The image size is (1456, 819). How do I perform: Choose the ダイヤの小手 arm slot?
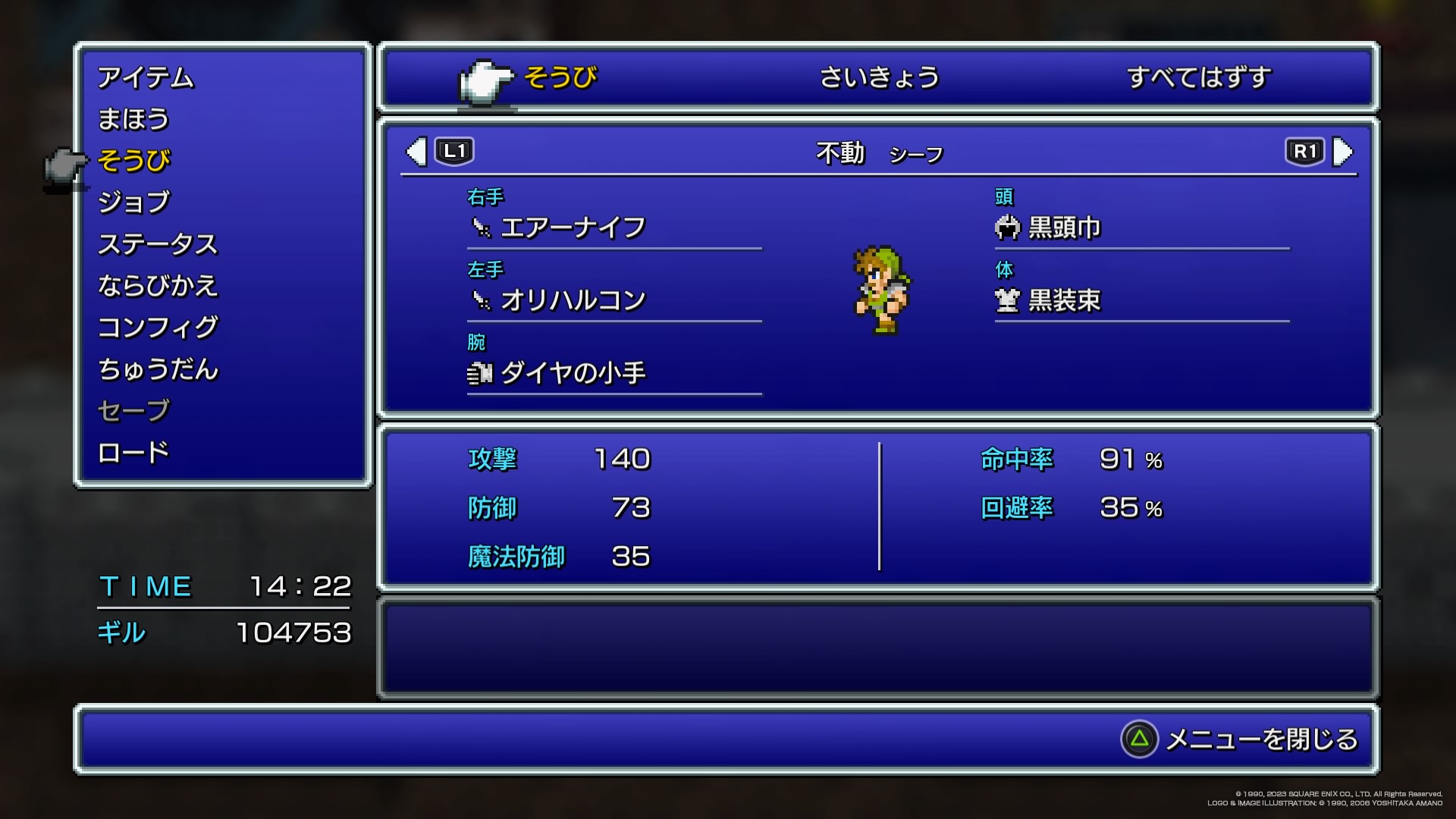point(573,373)
